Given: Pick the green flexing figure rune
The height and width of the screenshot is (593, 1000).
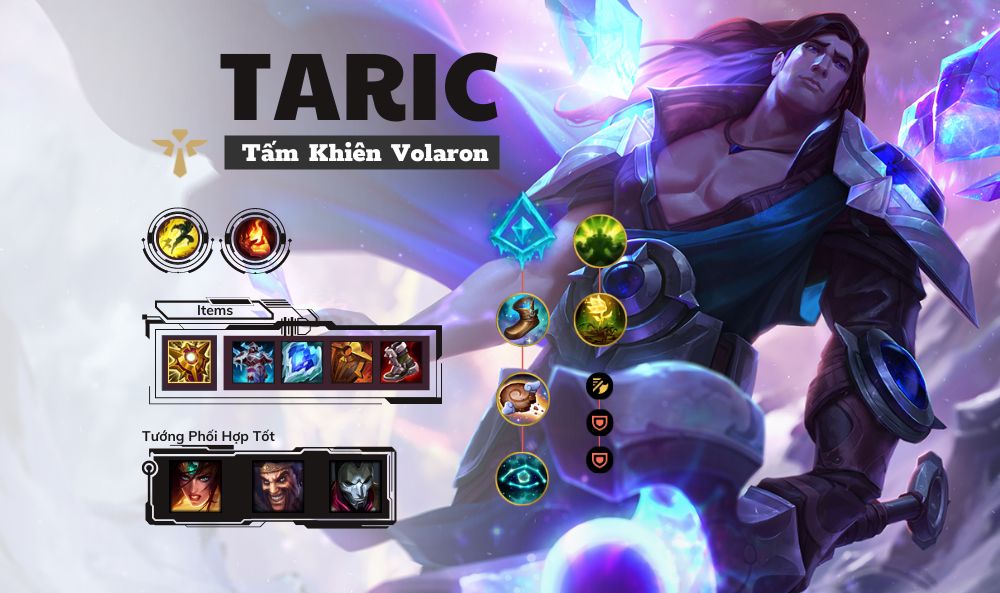Looking at the screenshot, I should point(600,240).
